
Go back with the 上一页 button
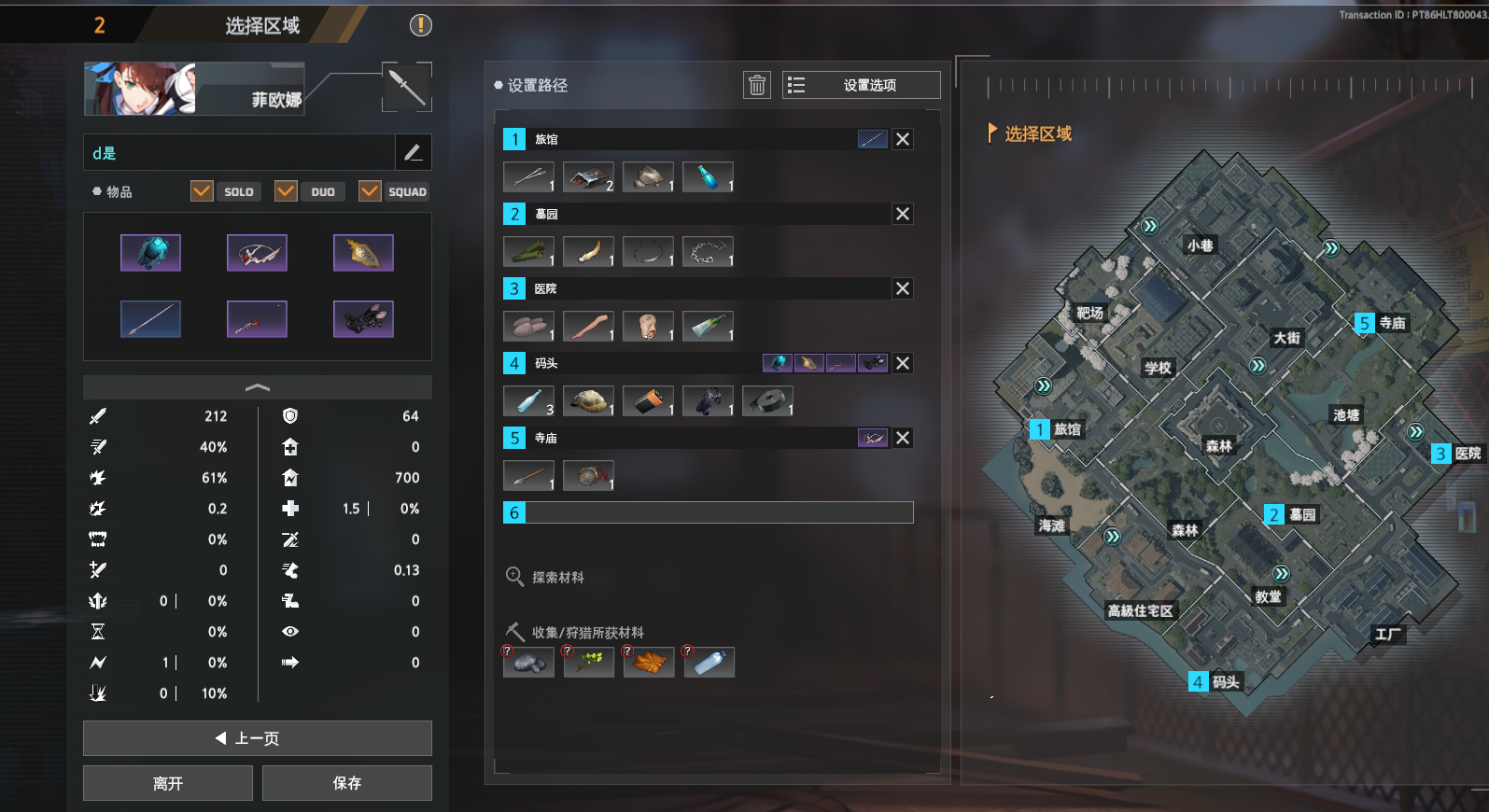click(257, 738)
